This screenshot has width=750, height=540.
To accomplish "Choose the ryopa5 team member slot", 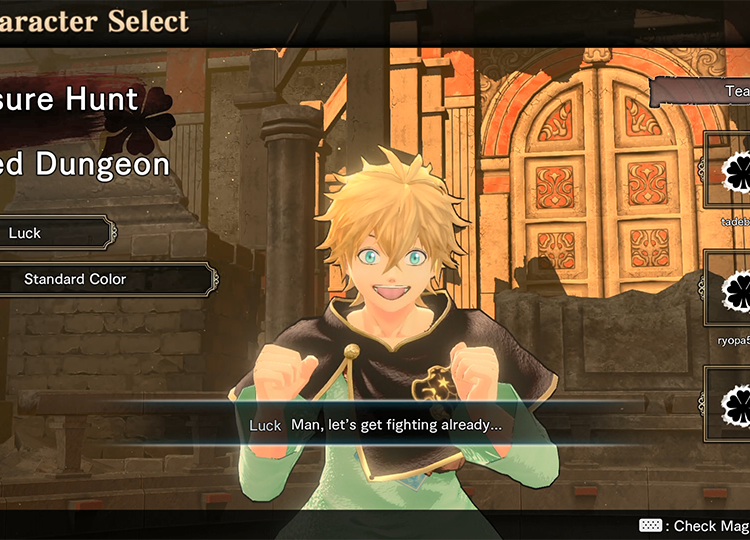I will tap(731, 288).
